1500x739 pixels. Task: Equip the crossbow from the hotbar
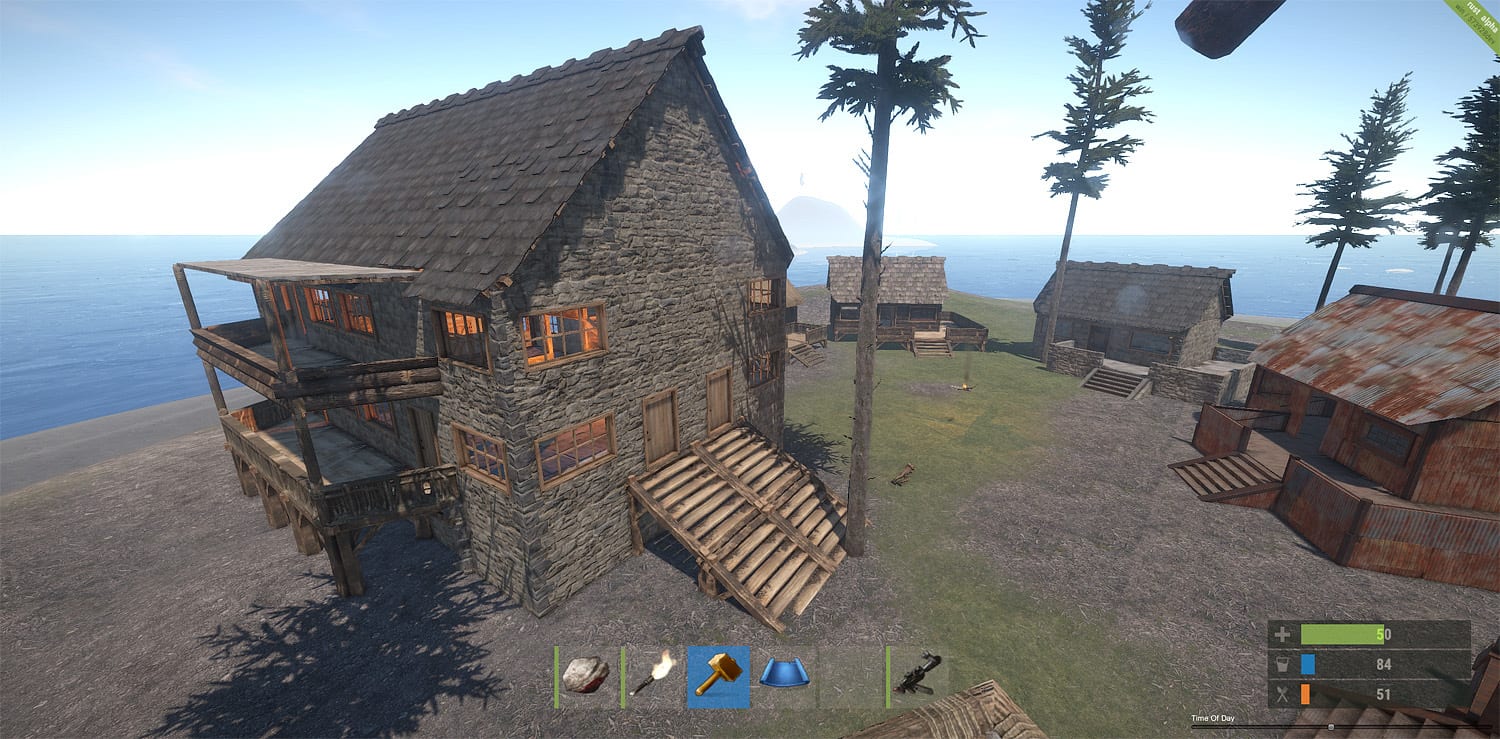(x=918, y=675)
